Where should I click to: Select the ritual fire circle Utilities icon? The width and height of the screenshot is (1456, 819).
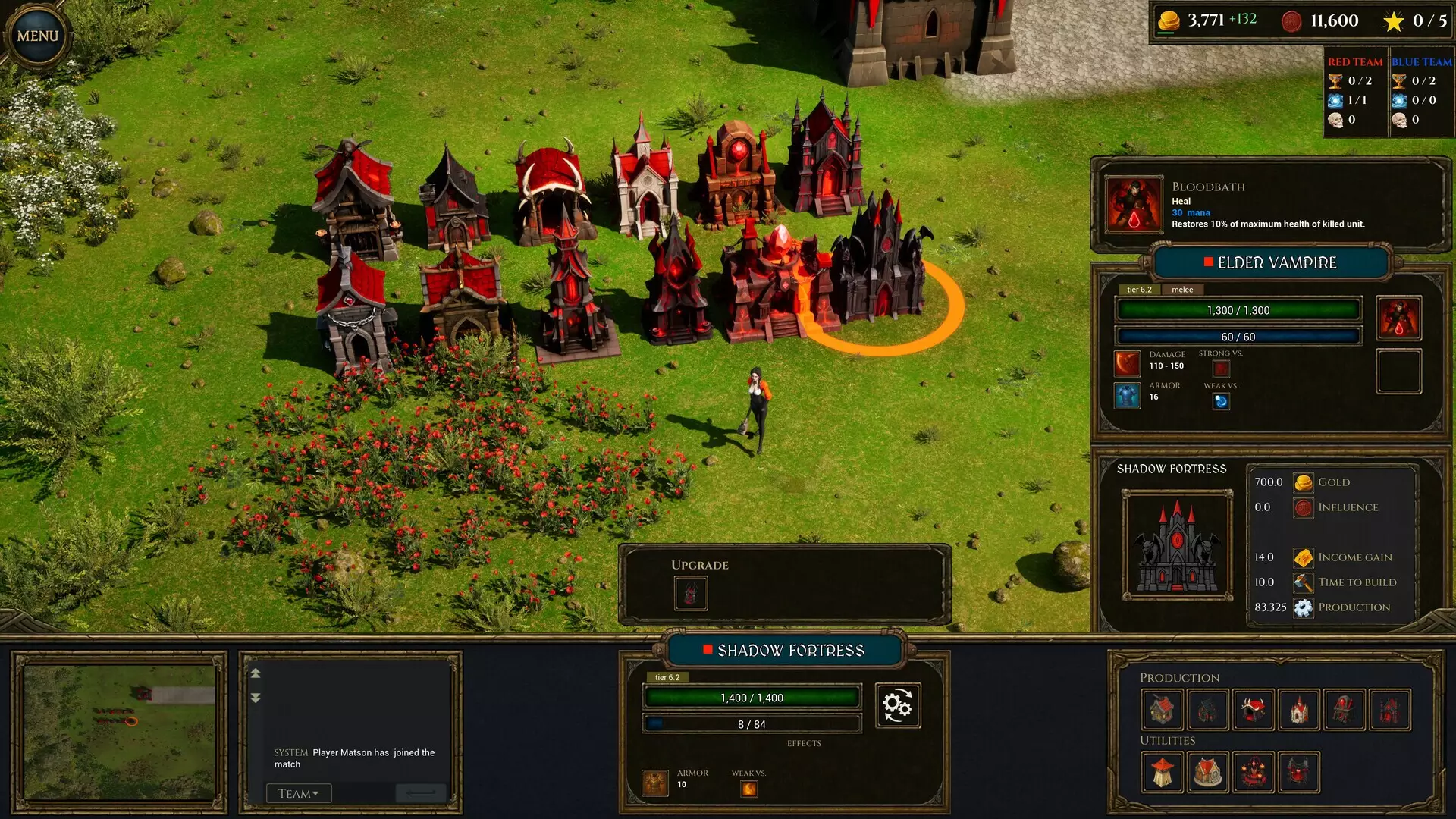[1253, 772]
